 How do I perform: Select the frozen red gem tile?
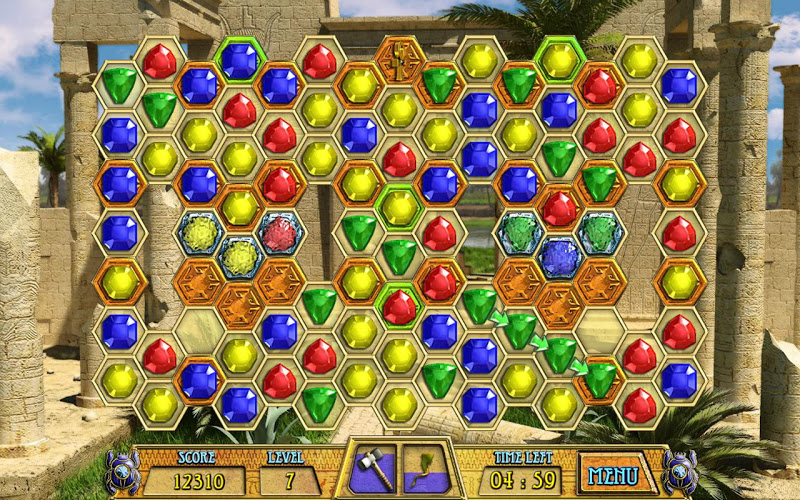(x=280, y=233)
